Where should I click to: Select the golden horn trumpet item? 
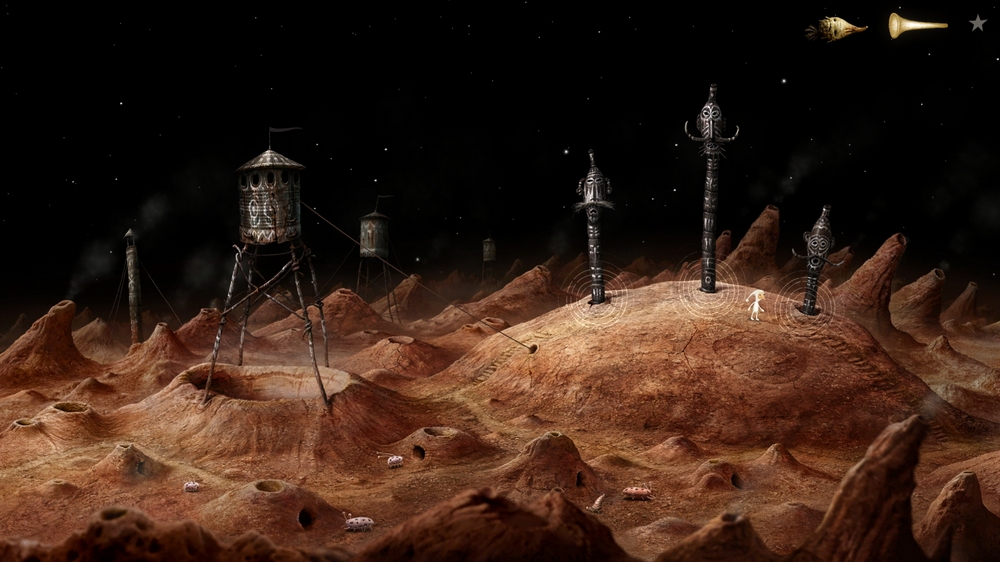pyautogui.click(x=916, y=26)
